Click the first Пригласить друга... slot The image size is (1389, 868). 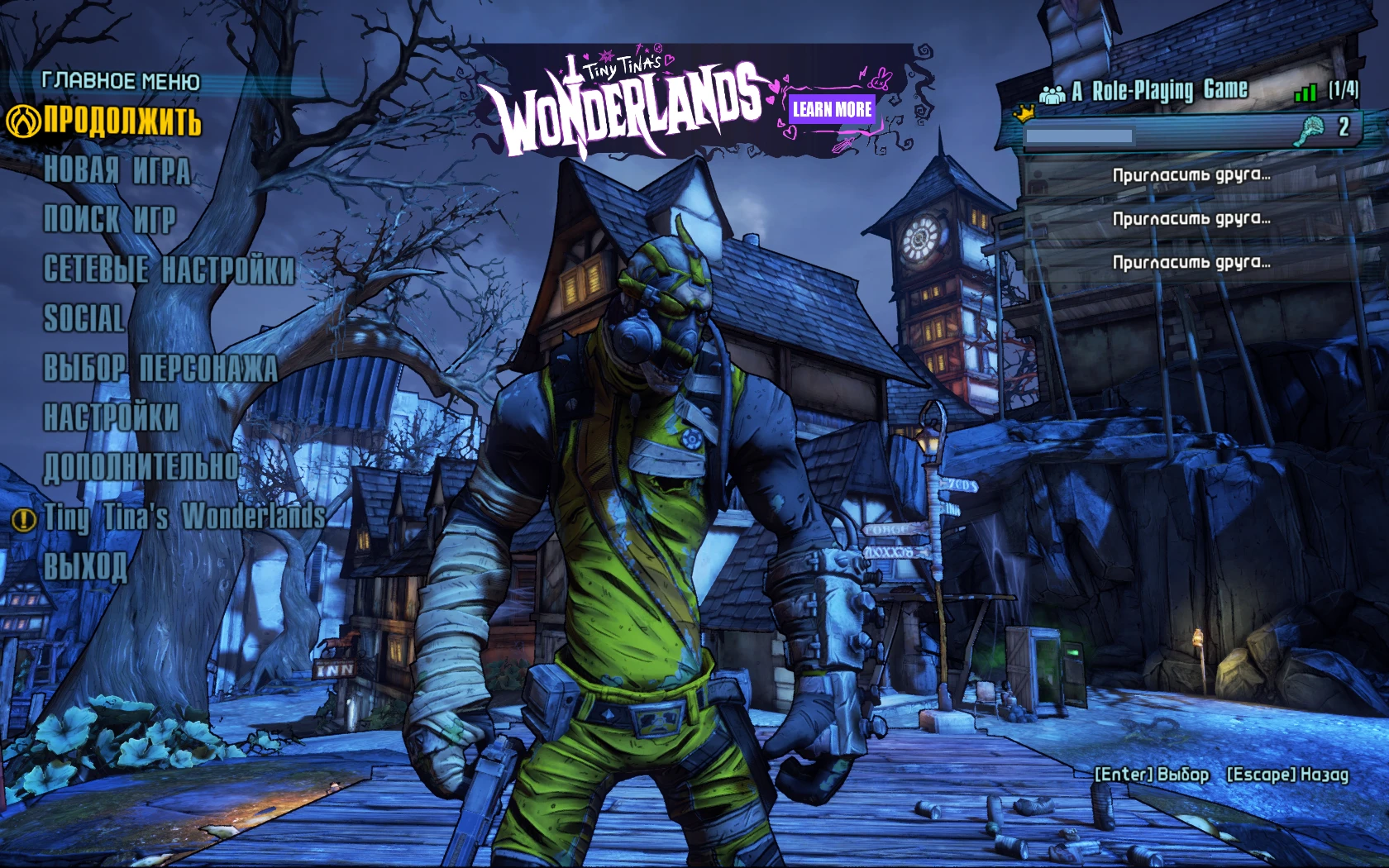coord(1193,176)
